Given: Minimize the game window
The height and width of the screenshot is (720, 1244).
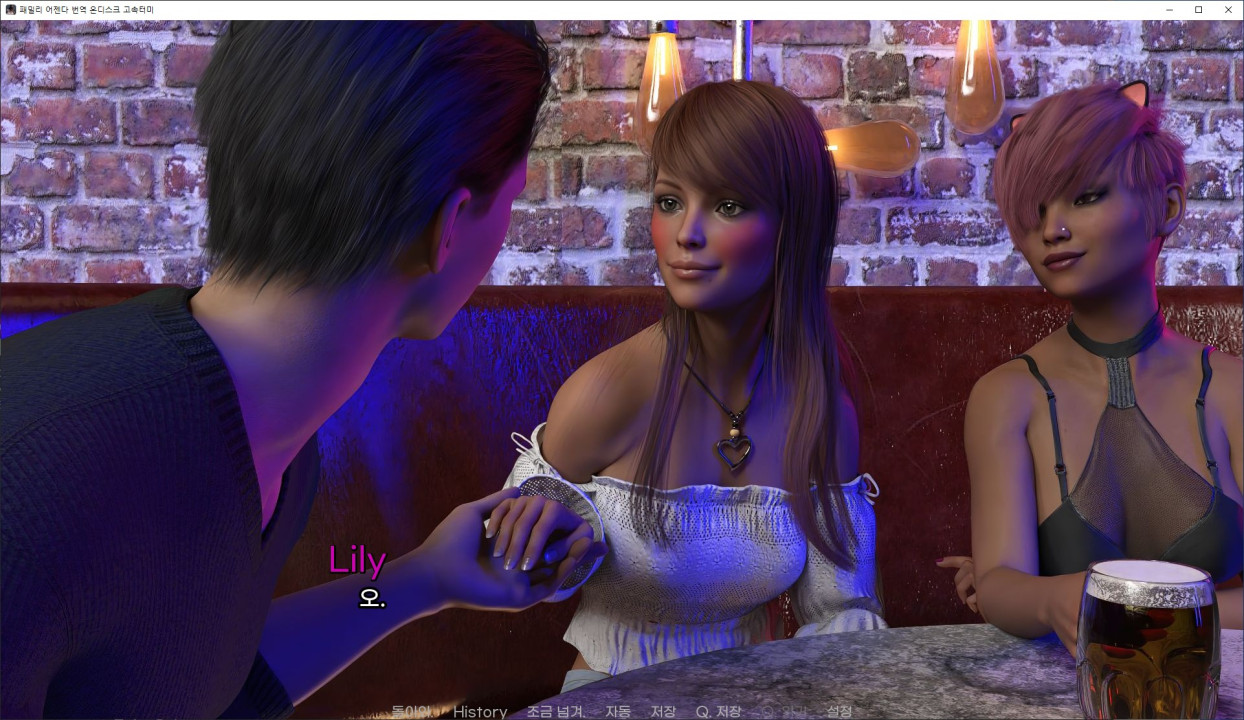Looking at the screenshot, I should [1169, 9].
